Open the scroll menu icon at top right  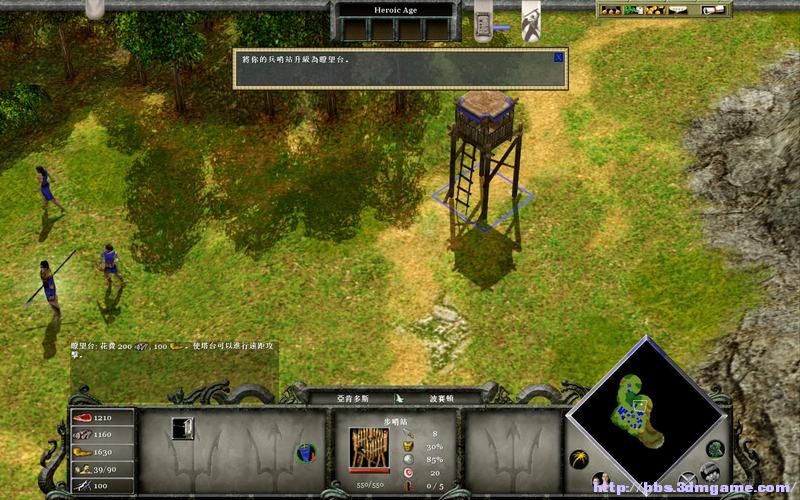[x=714, y=10]
